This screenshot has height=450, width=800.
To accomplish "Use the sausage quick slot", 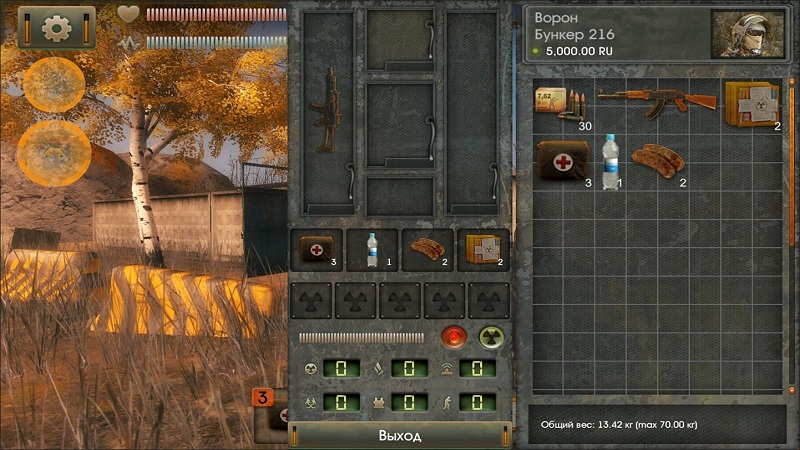I will pos(427,250).
